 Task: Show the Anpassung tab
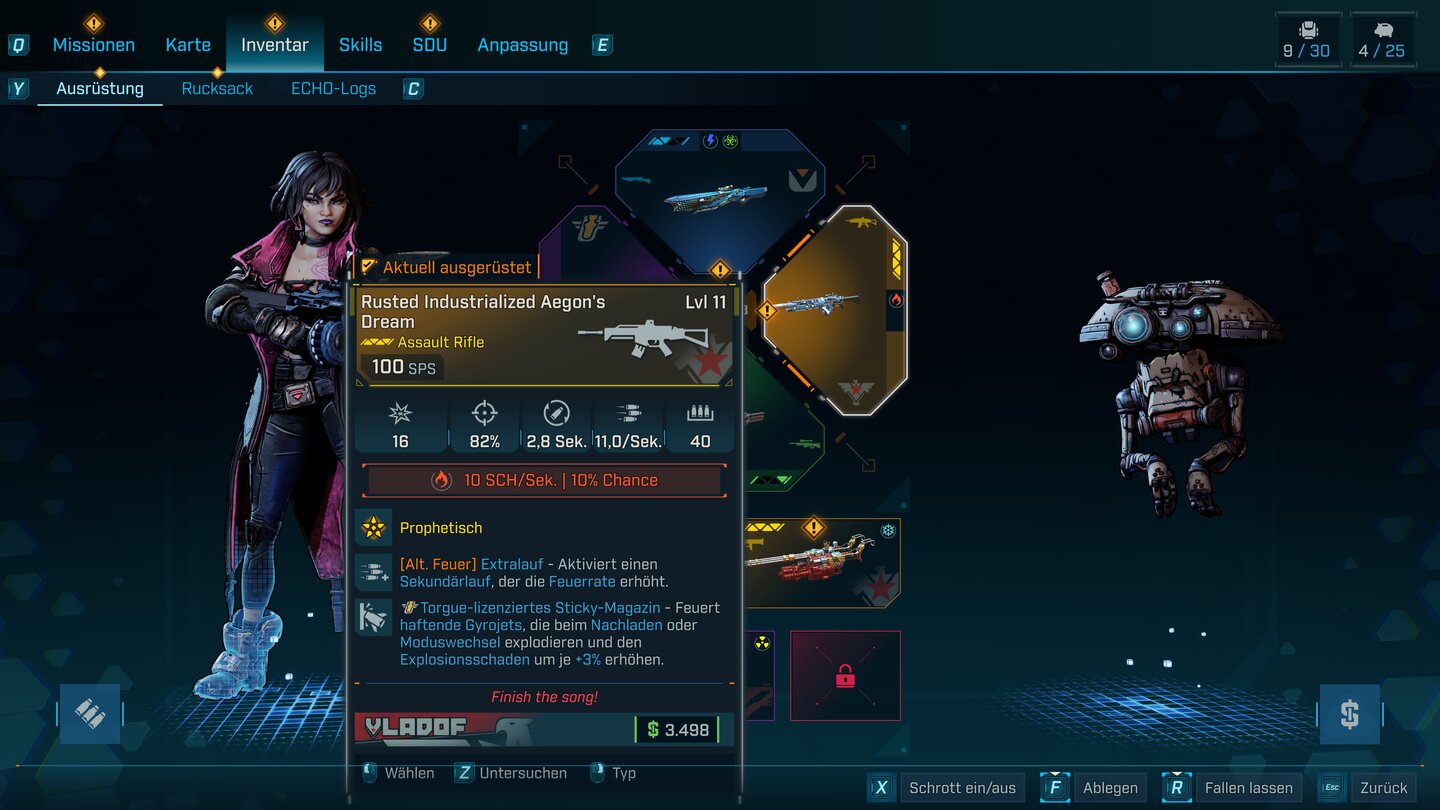[x=522, y=45]
